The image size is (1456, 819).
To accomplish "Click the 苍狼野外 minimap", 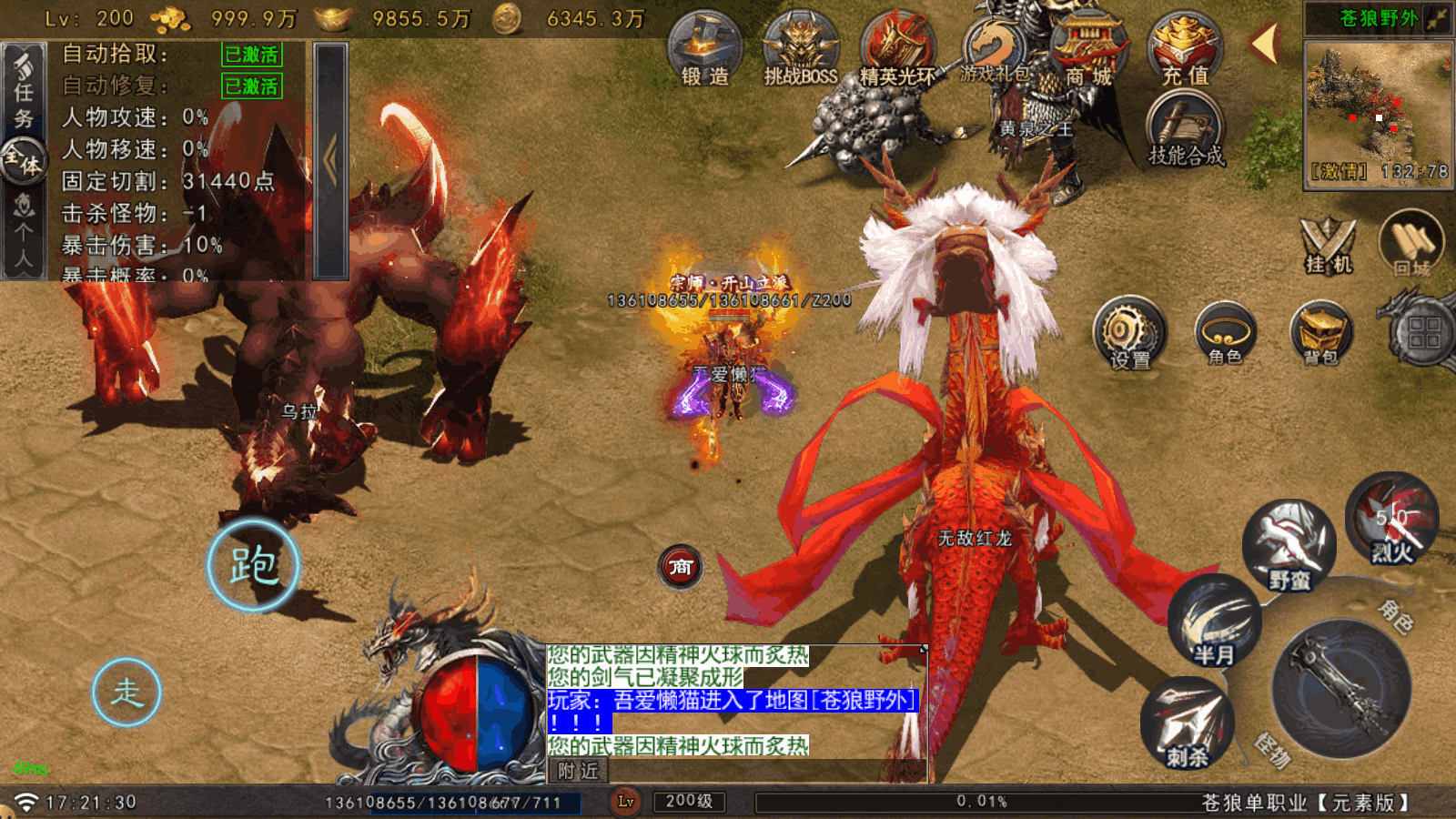I will point(1378,109).
